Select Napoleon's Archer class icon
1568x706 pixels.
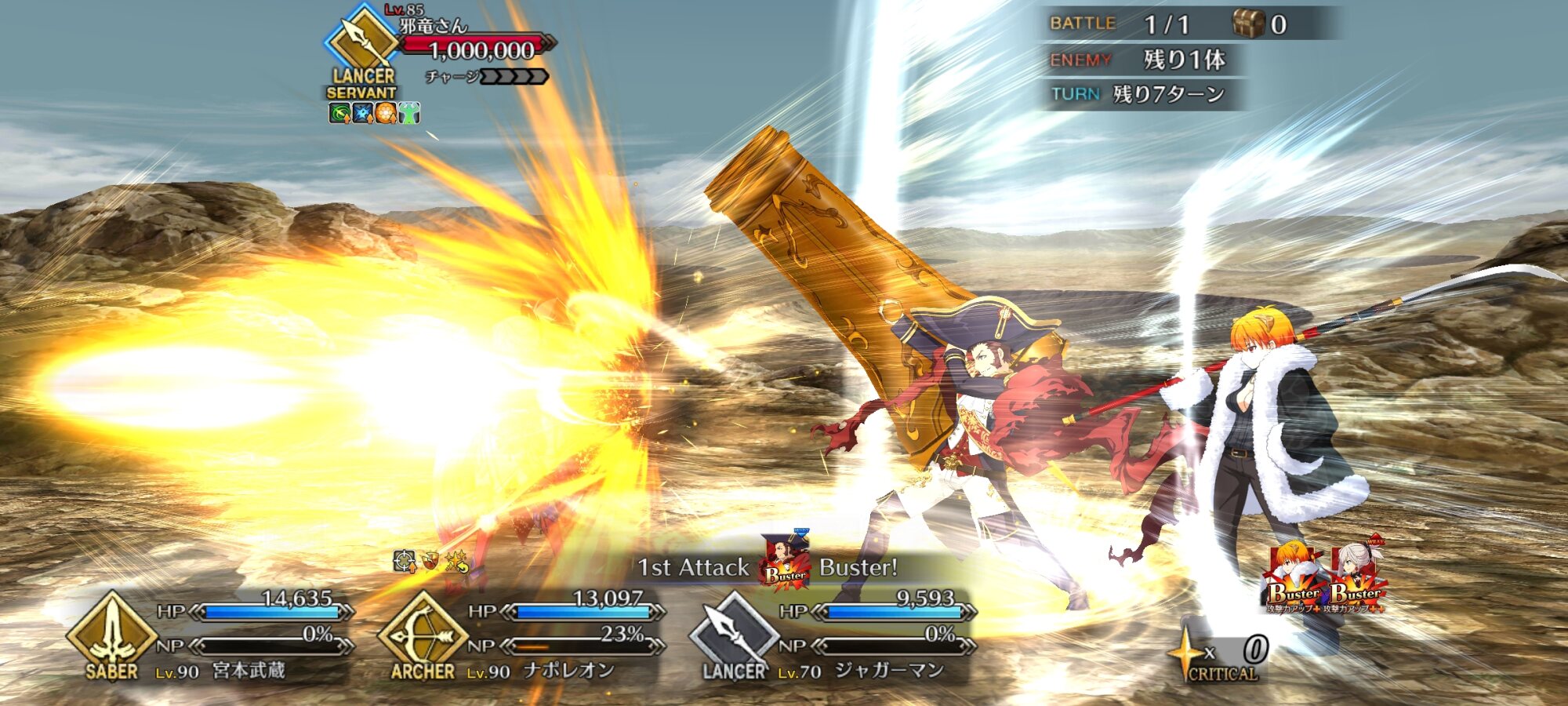422,632
